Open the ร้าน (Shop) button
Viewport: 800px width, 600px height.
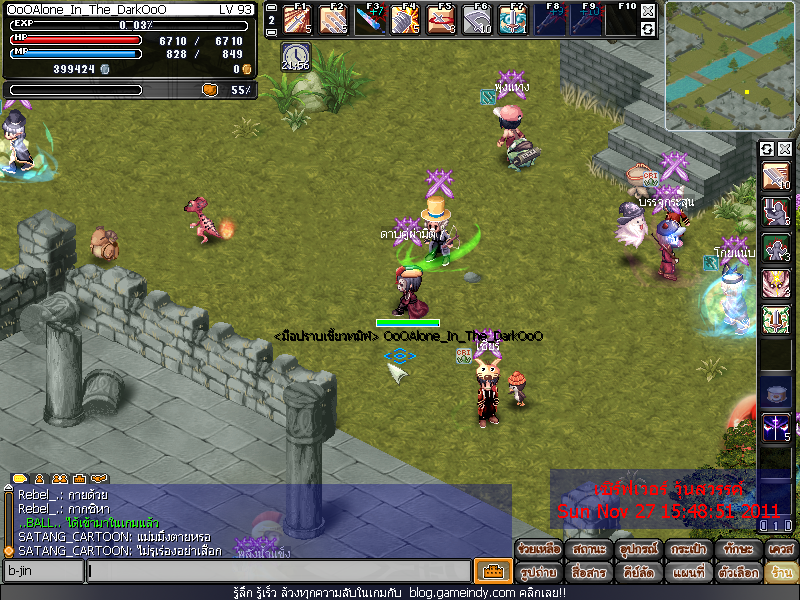(780, 573)
